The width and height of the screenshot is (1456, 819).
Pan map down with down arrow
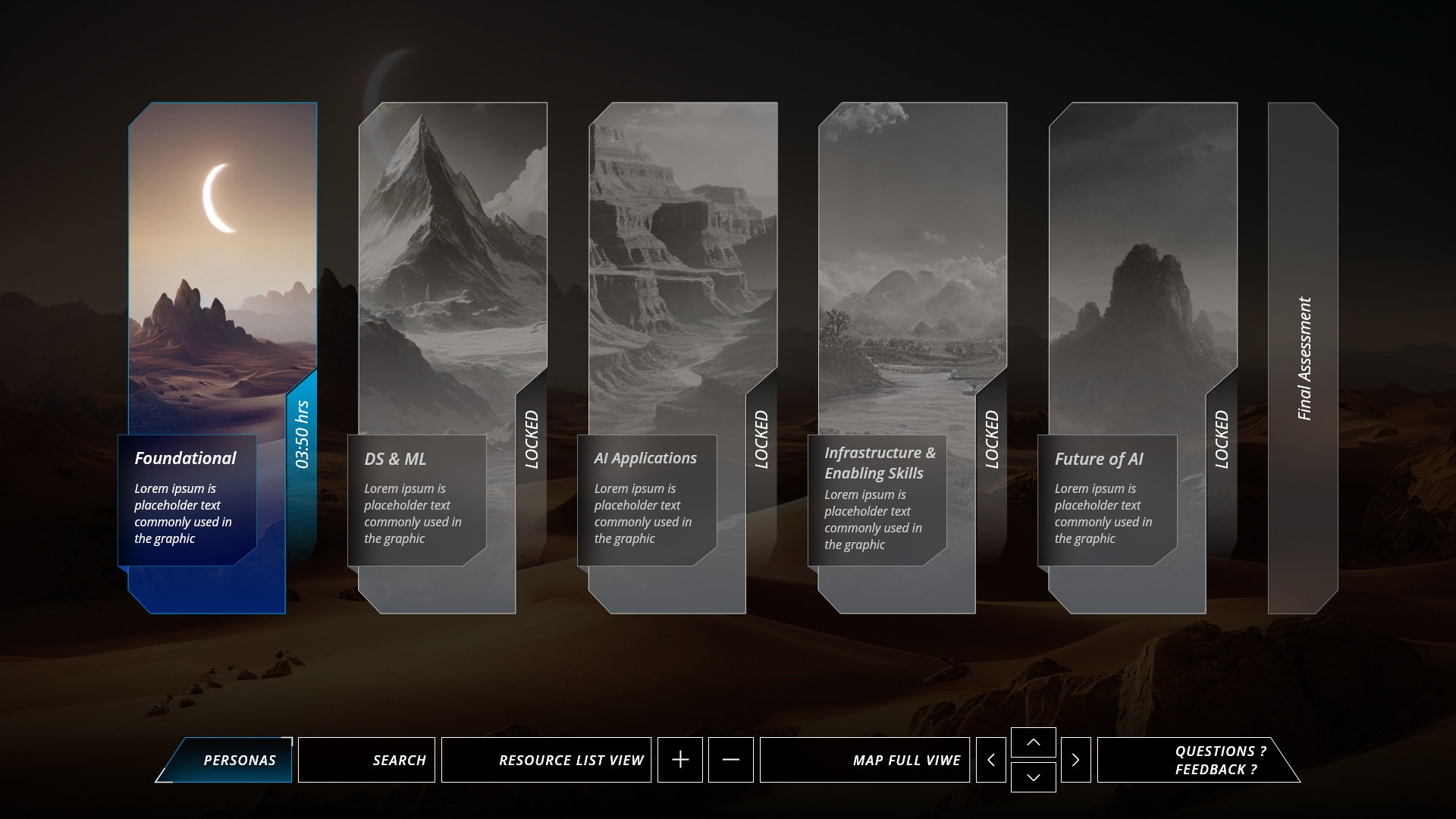coord(1034,777)
